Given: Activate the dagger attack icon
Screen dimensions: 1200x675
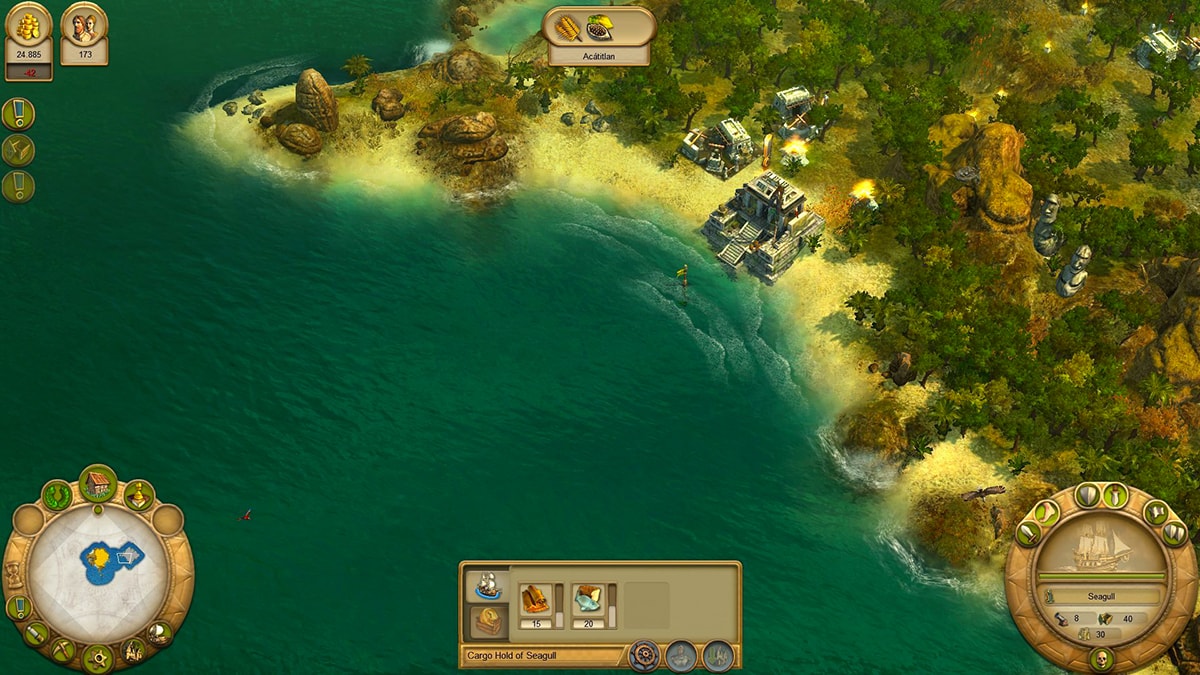Looking at the screenshot, I should click(x=1115, y=494).
